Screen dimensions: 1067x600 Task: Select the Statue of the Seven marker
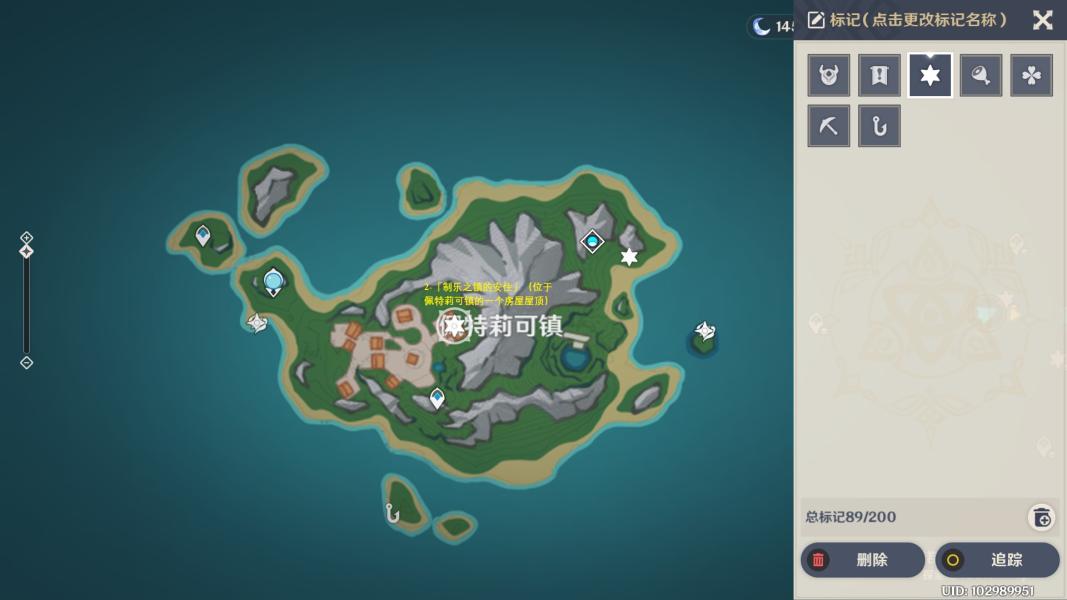point(273,282)
